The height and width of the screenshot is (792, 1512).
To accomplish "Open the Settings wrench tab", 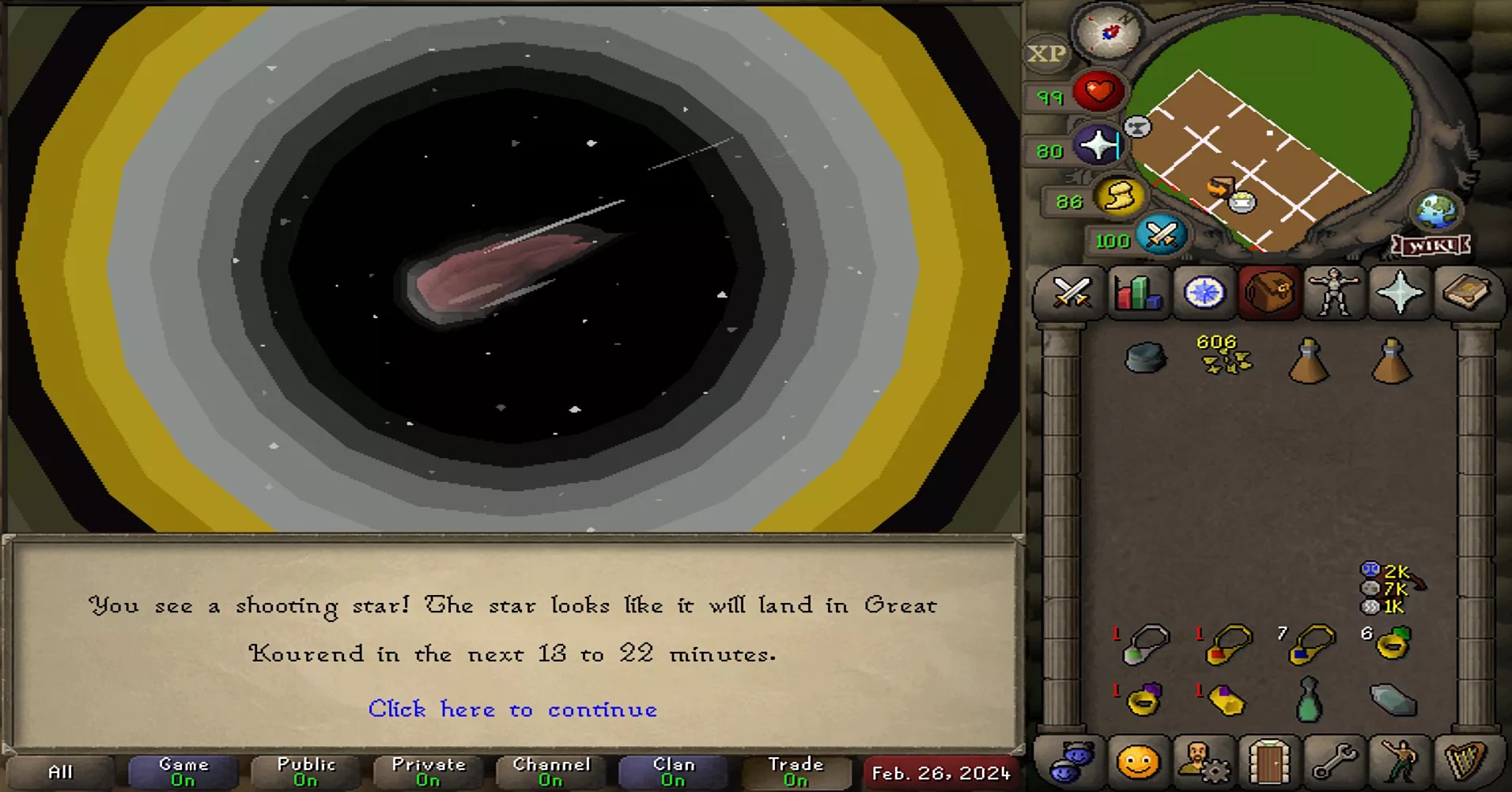I will pos(1335,761).
